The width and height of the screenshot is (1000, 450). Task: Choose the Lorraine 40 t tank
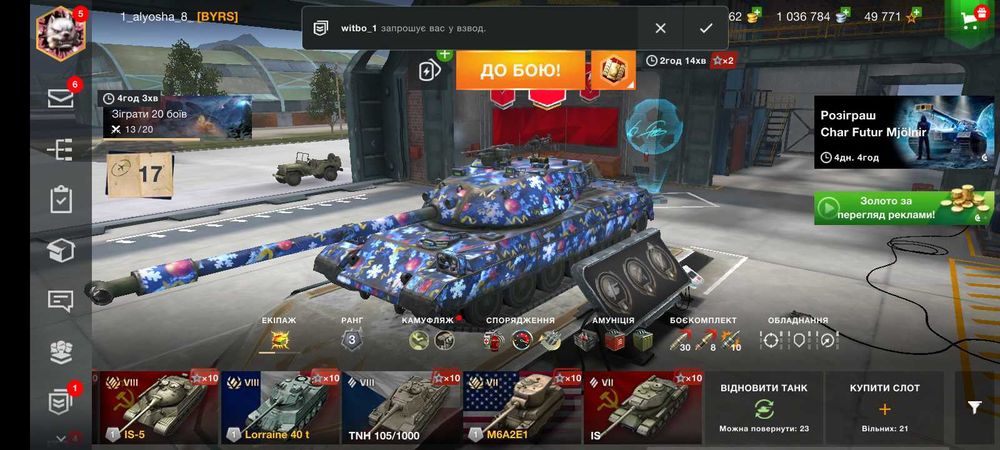tap(279, 407)
